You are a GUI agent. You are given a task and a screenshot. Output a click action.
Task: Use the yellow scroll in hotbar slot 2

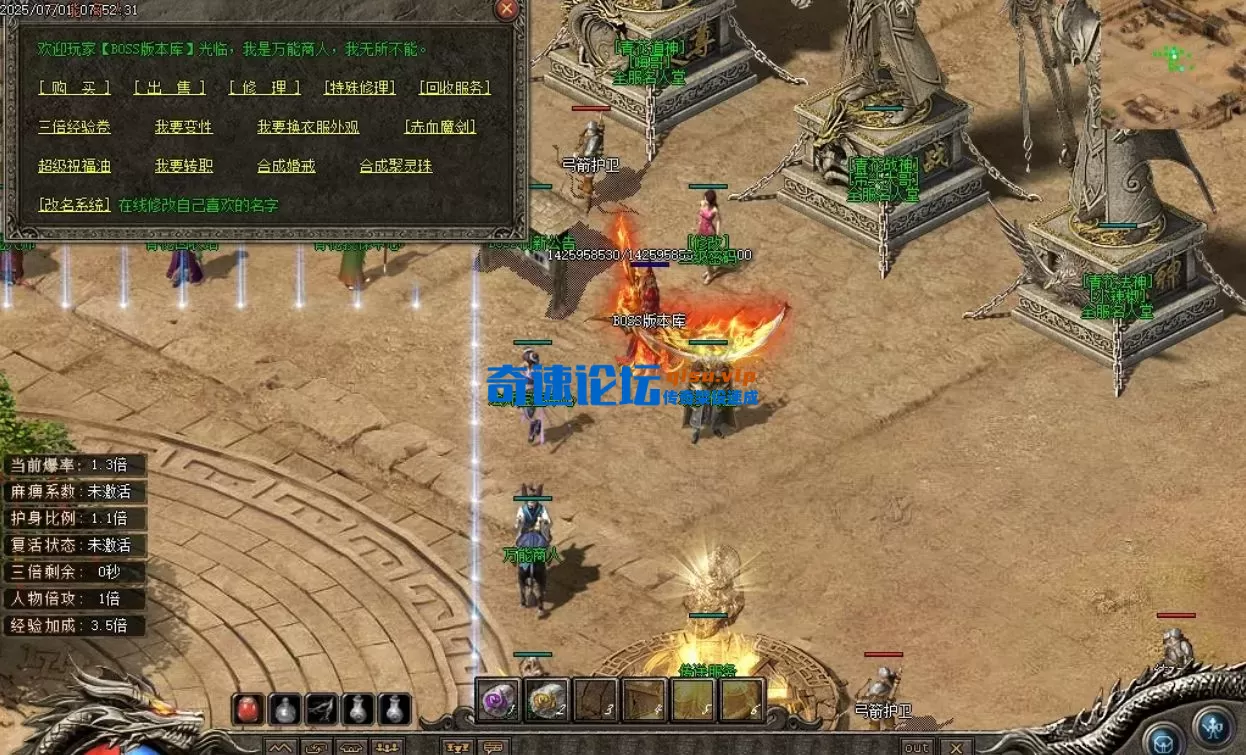[546, 699]
